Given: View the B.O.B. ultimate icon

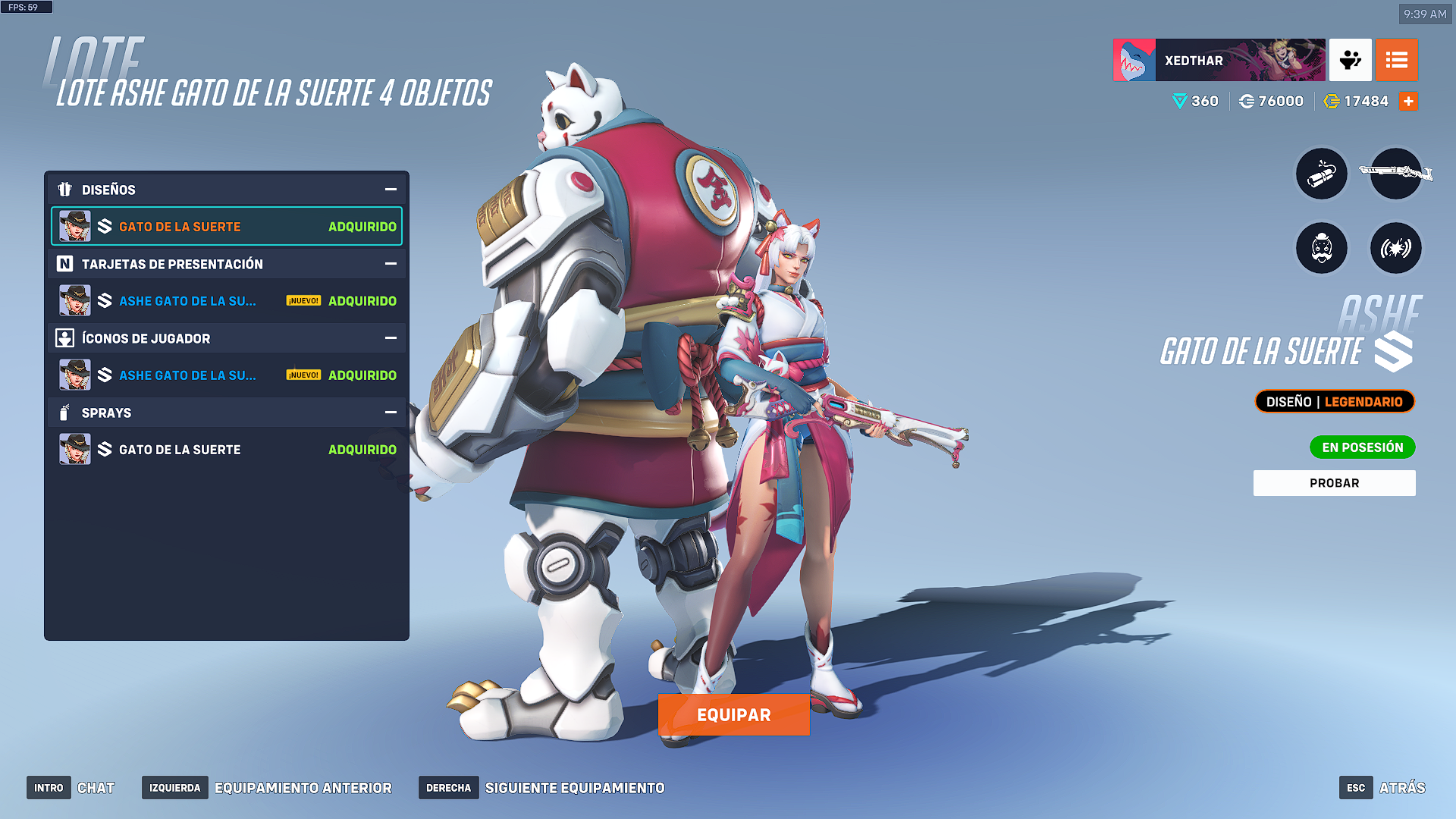Looking at the screenshot, I should 1321,248.
